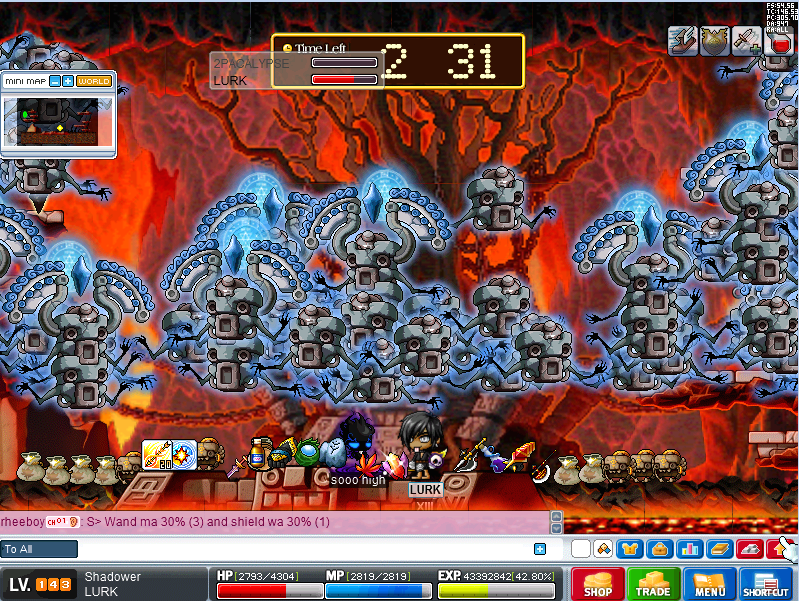The image size is (799, 601).
Task: Open the stats bar-chart icon
Action: [688, 548]
